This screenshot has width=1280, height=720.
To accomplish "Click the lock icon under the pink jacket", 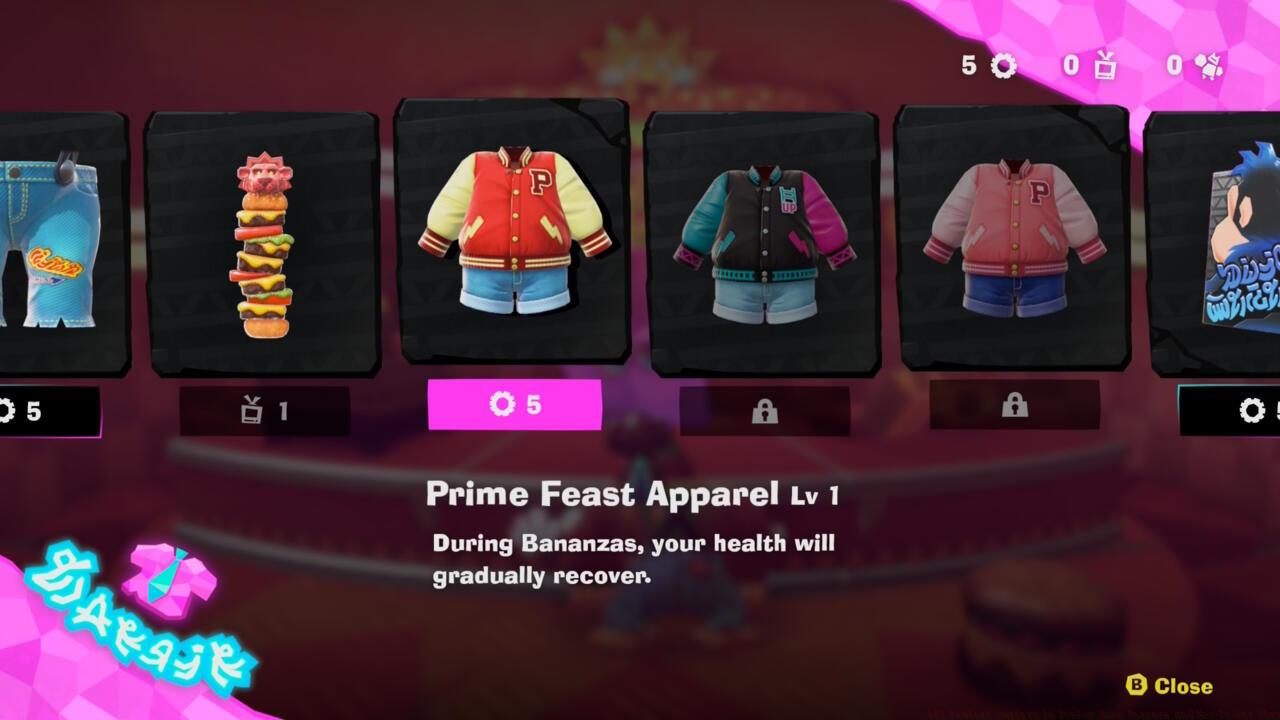I will pos(1015,406).
